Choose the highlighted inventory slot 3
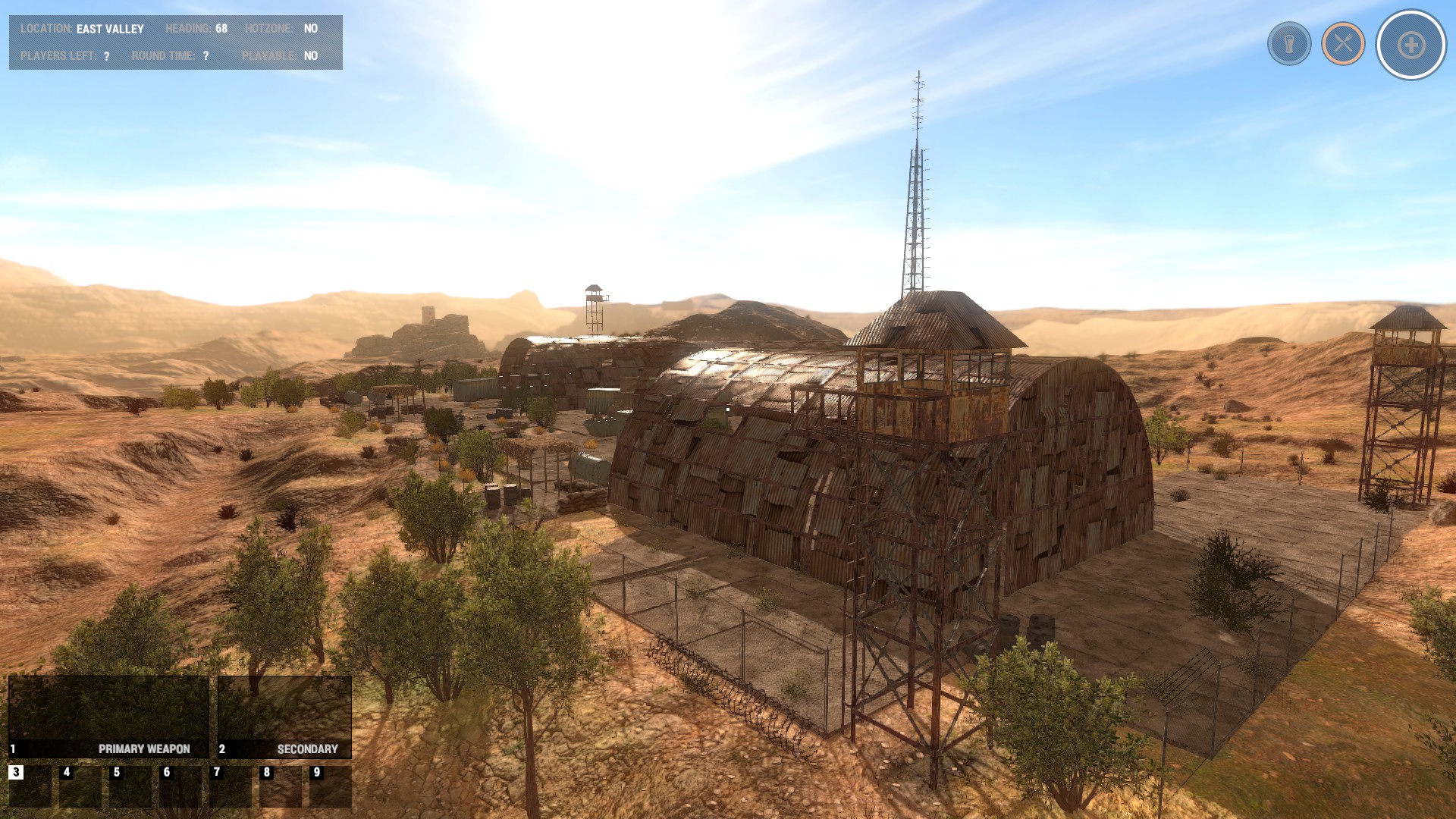1456x819 pixels. [x=30, y=786]
